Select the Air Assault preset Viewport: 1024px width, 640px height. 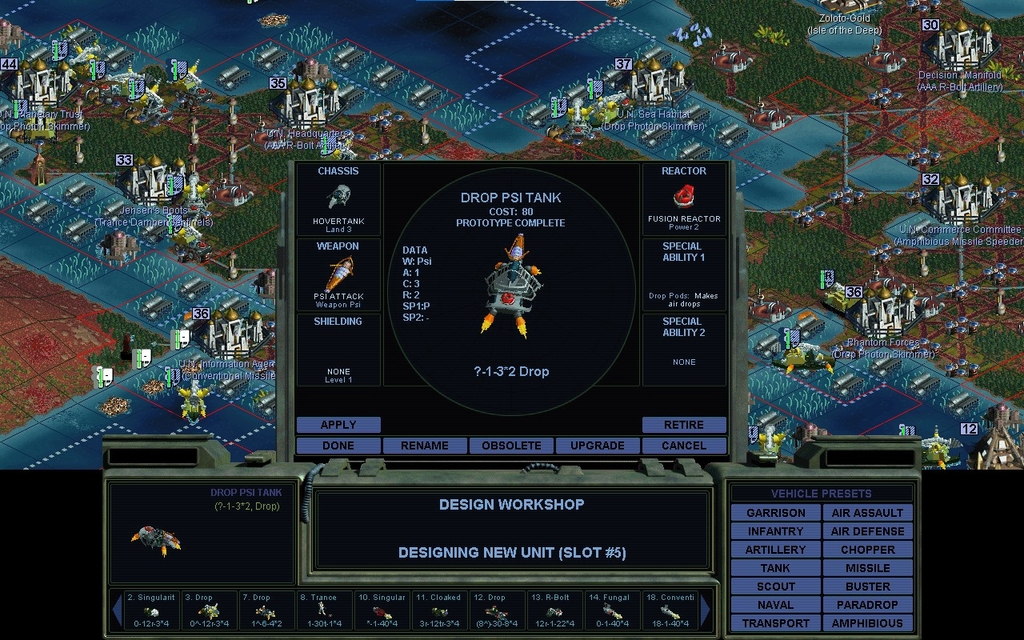tap(867, 513)
